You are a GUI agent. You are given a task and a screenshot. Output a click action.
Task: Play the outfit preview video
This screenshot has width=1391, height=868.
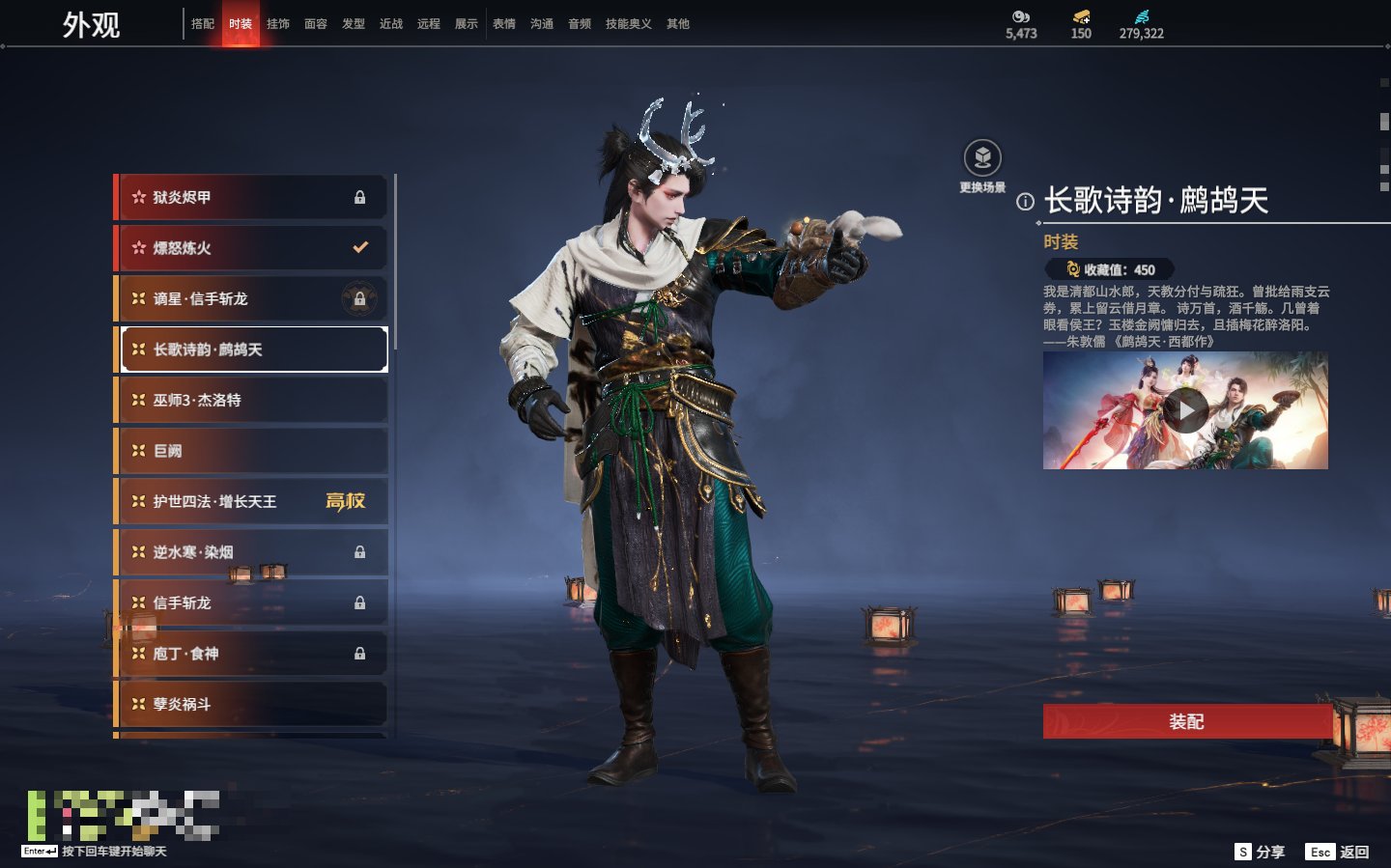coord(1185,411)
